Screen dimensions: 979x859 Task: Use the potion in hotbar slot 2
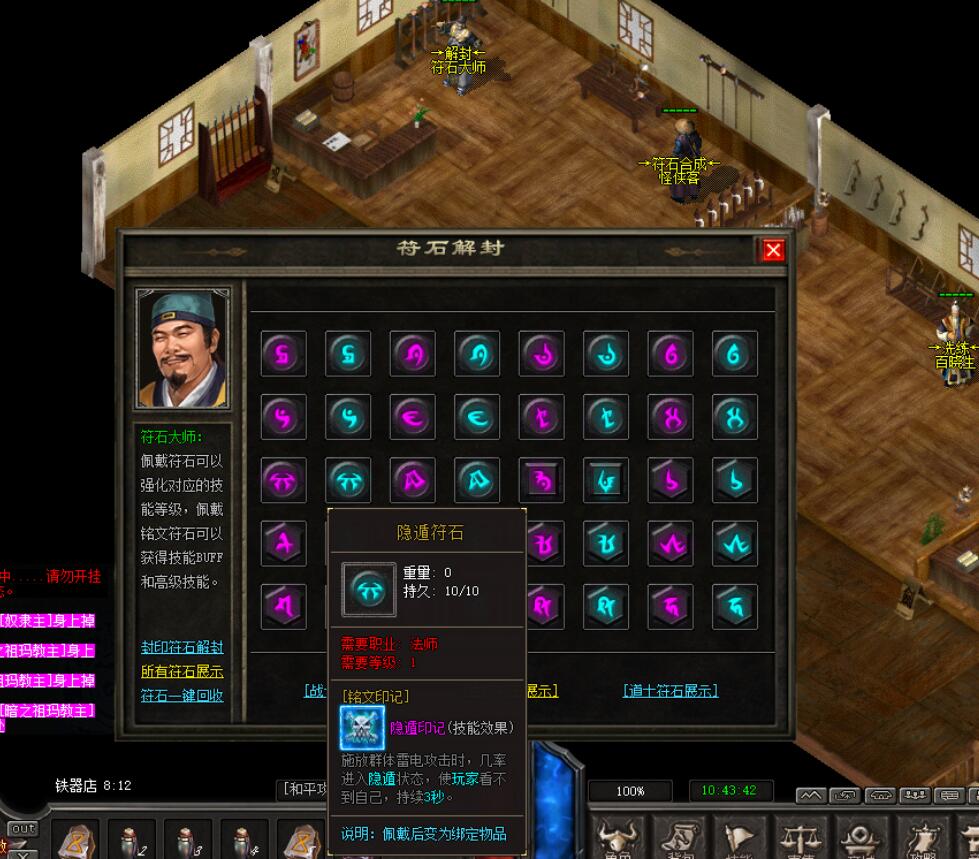131,840
